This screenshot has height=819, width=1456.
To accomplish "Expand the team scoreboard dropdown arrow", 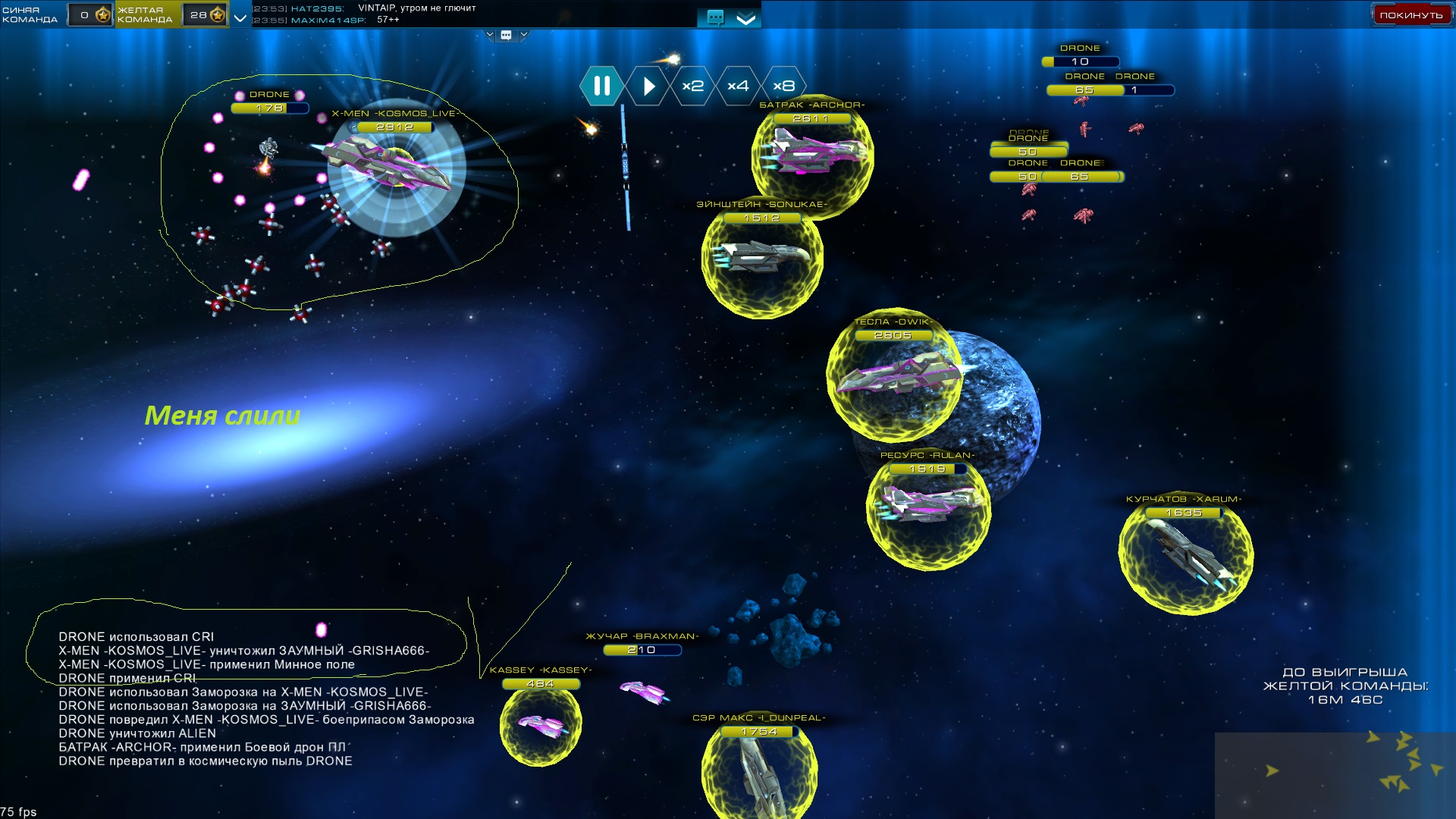I will coord(240,17).
